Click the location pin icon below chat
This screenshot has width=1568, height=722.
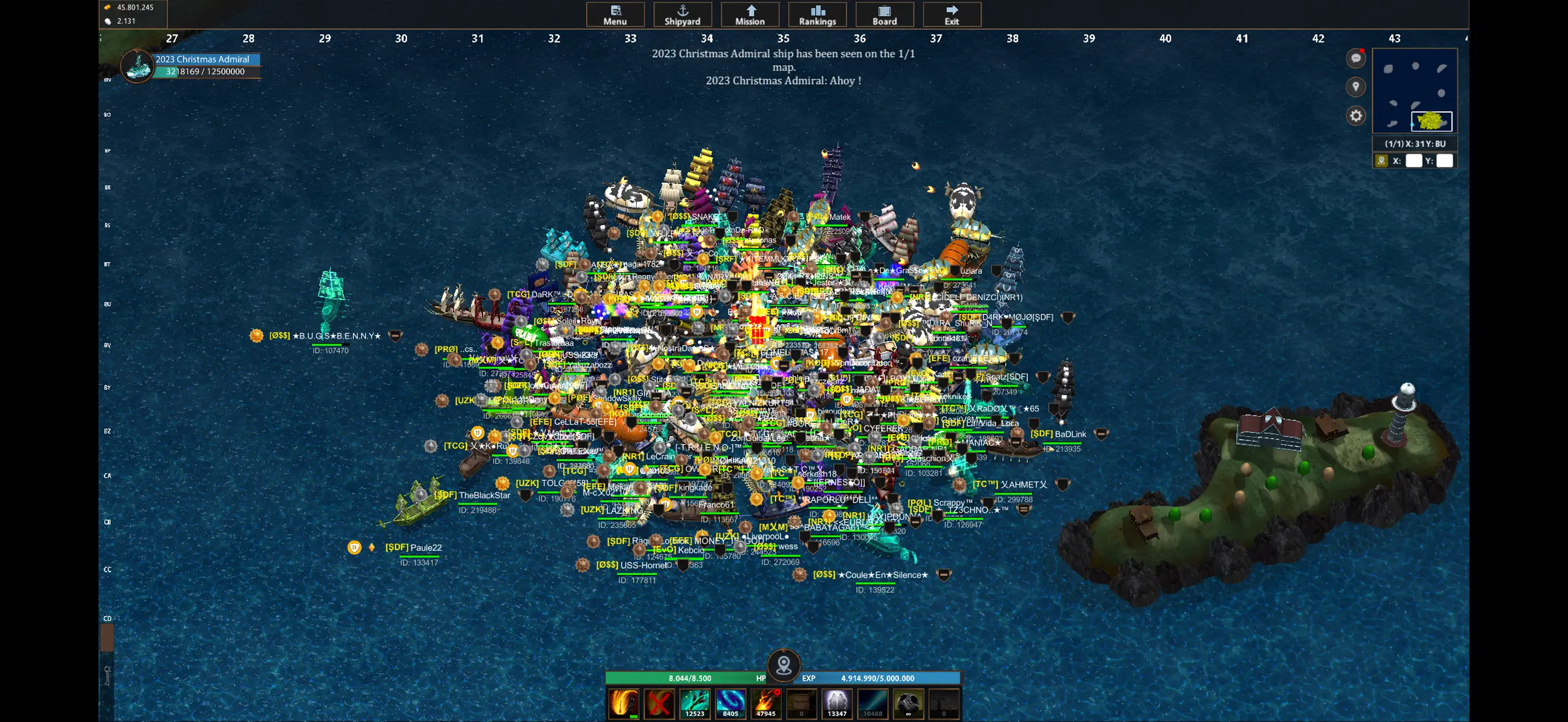(x=1355, y=87)
